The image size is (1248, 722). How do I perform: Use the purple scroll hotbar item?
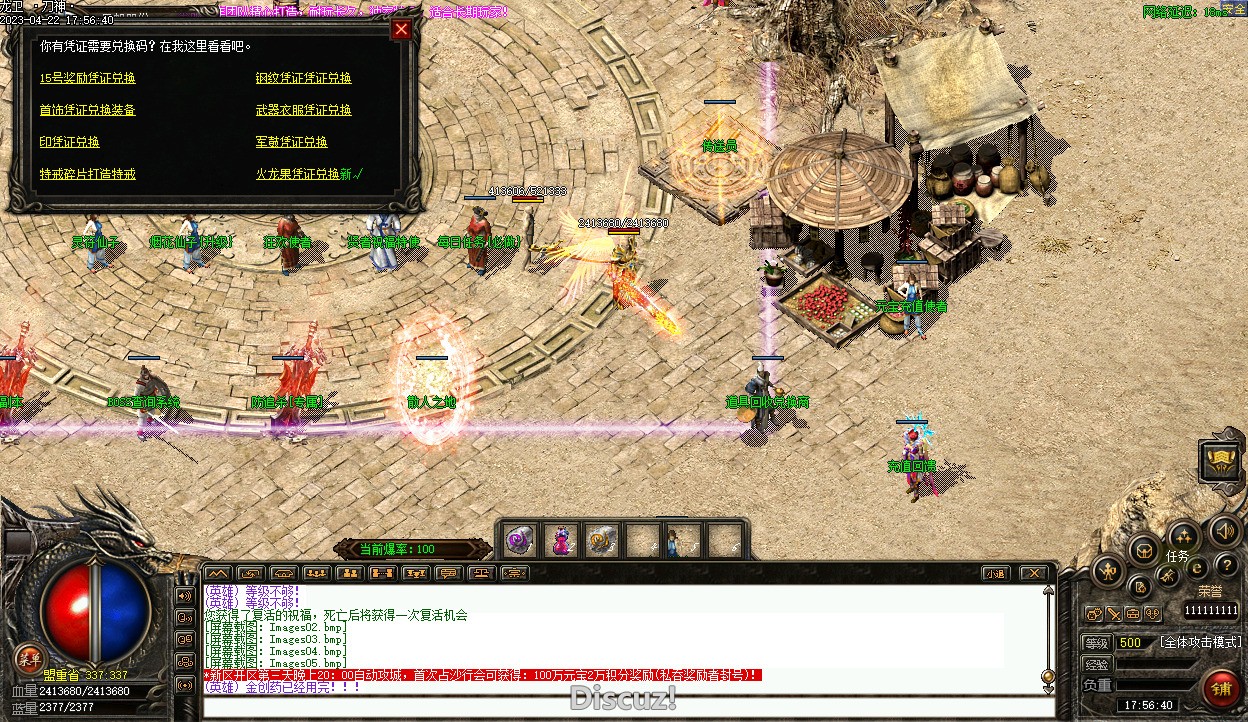(x=518, y=541)
